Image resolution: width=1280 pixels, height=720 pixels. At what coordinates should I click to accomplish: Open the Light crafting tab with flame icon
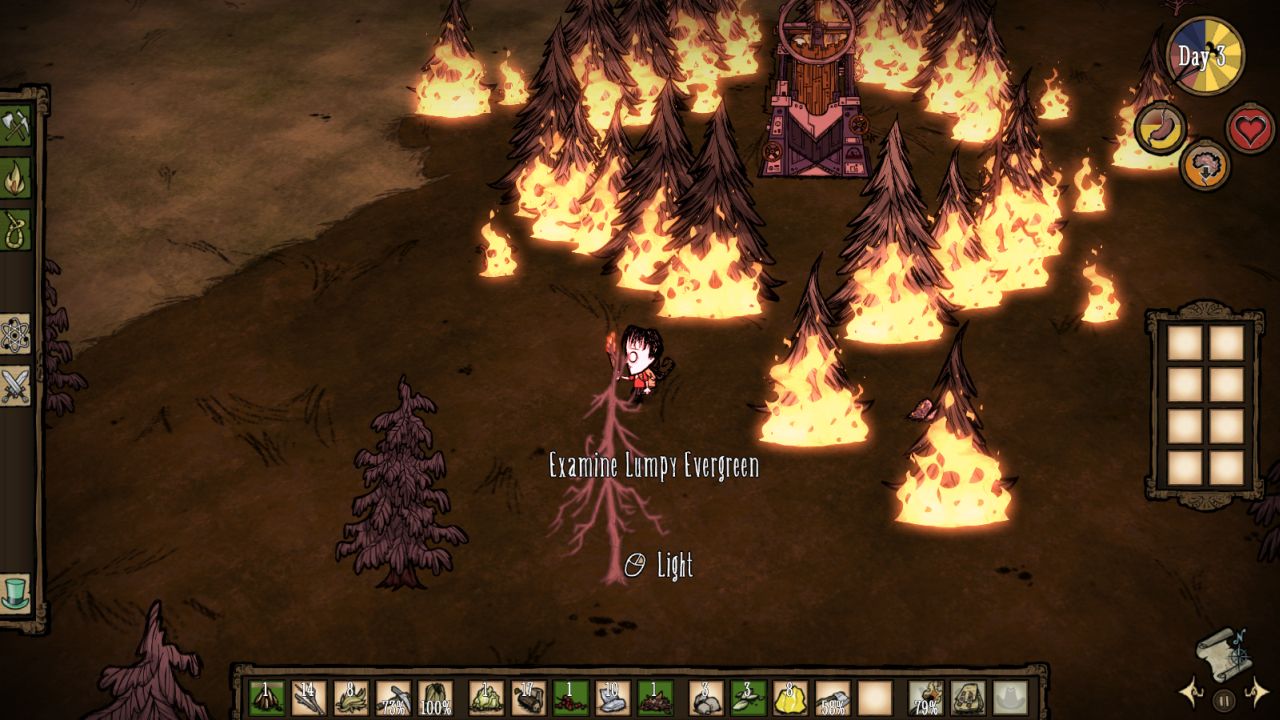pos(15,178)
